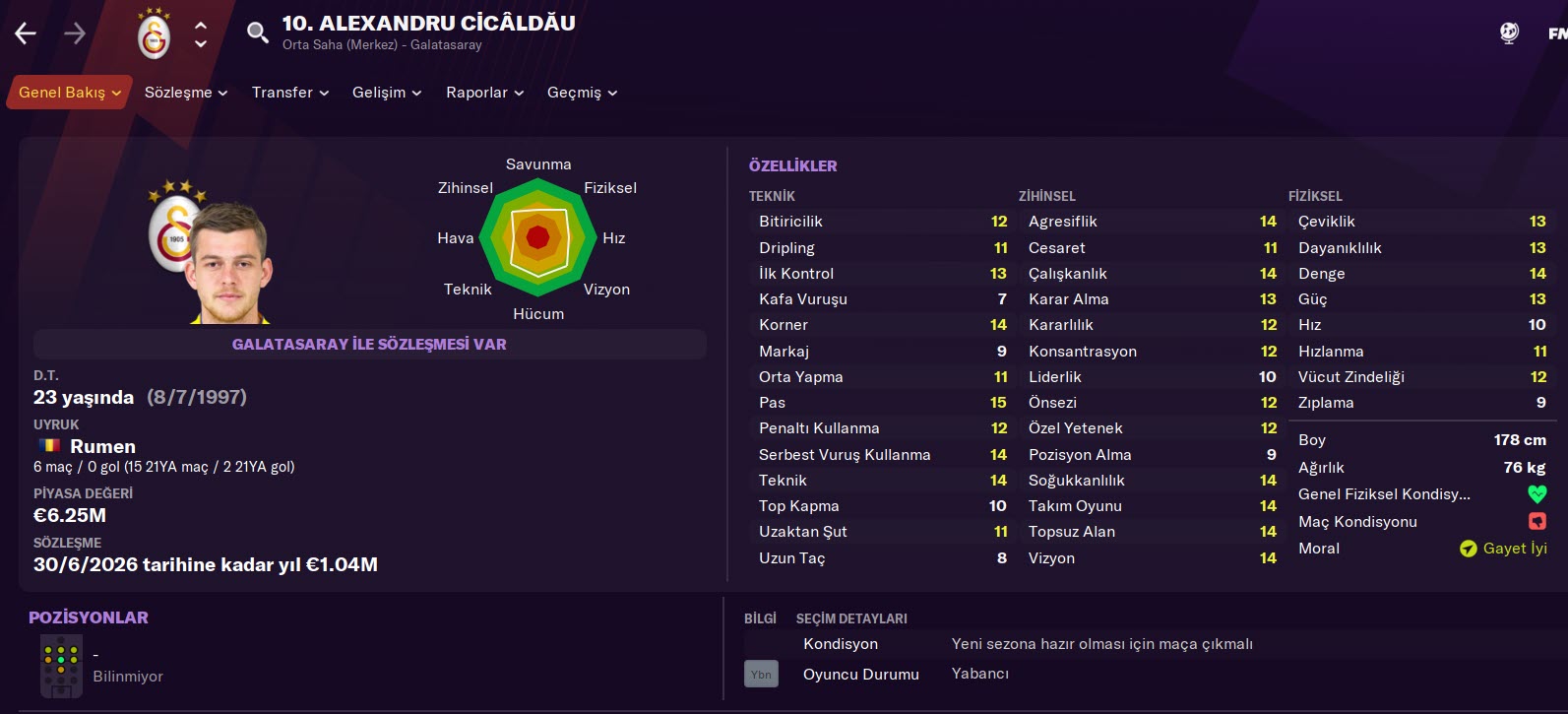Open the Genel Bakış dropdown tab

click(x=69, y=93)
